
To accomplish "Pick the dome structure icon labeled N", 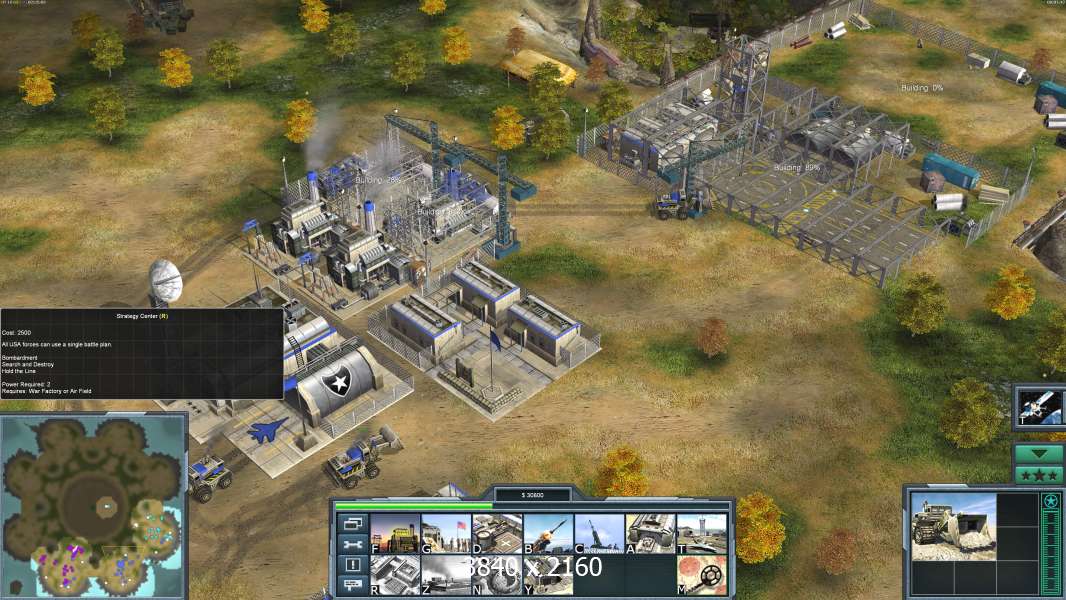I will pos(497,575).
